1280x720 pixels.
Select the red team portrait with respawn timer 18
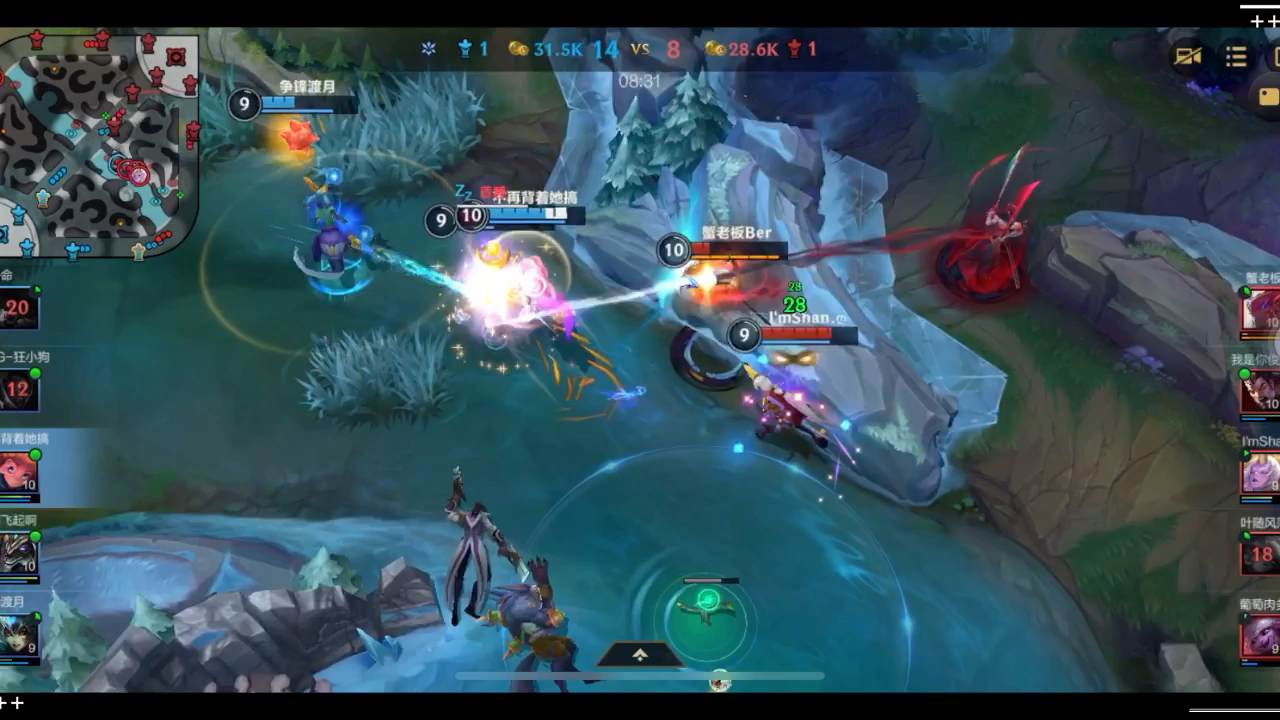click(x=1261, y=555)
